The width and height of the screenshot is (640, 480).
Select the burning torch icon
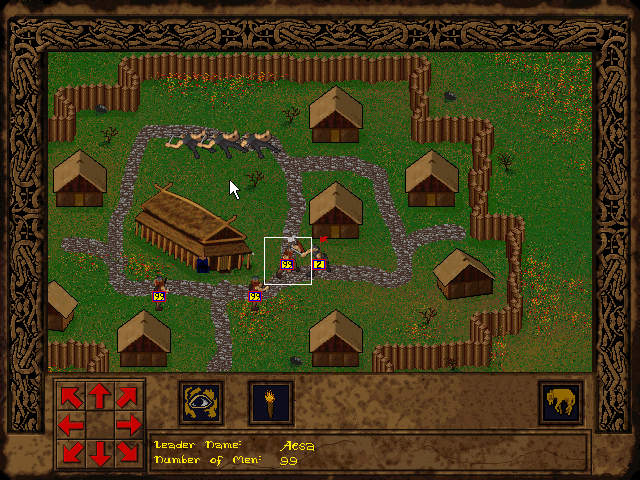pyautogui.click(x=270, y=403)
